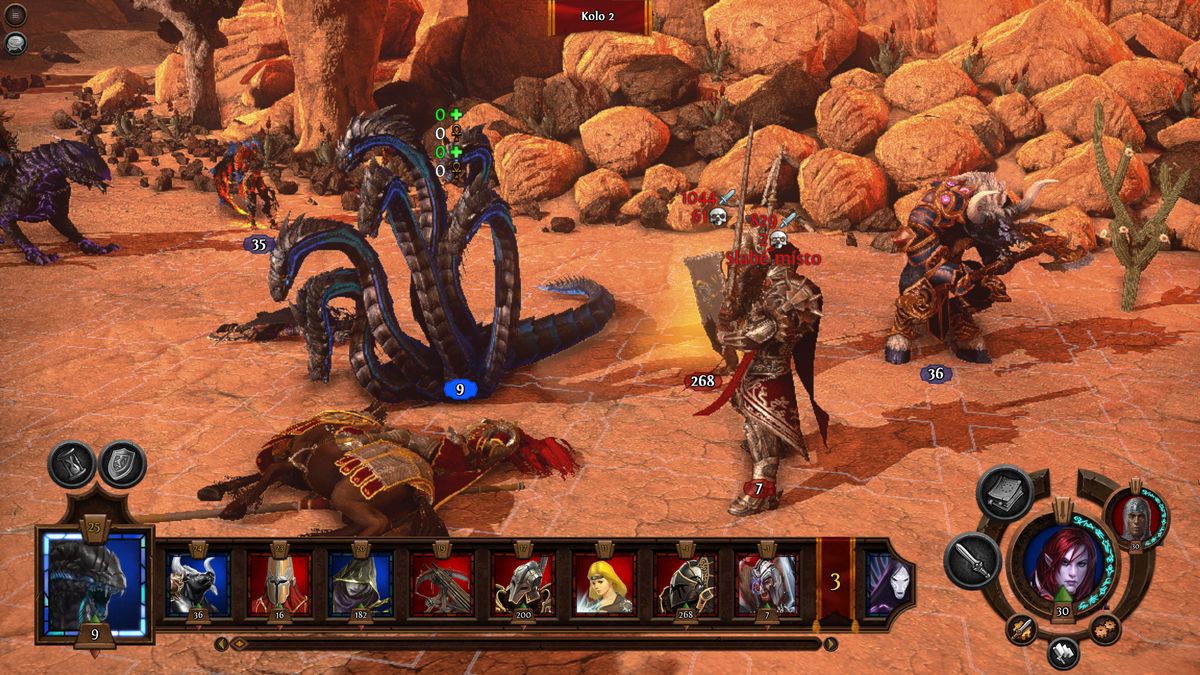Choose the red-plumed knight portrait with 16
This screenshot has width=1200, height=675.
point(279,582)
